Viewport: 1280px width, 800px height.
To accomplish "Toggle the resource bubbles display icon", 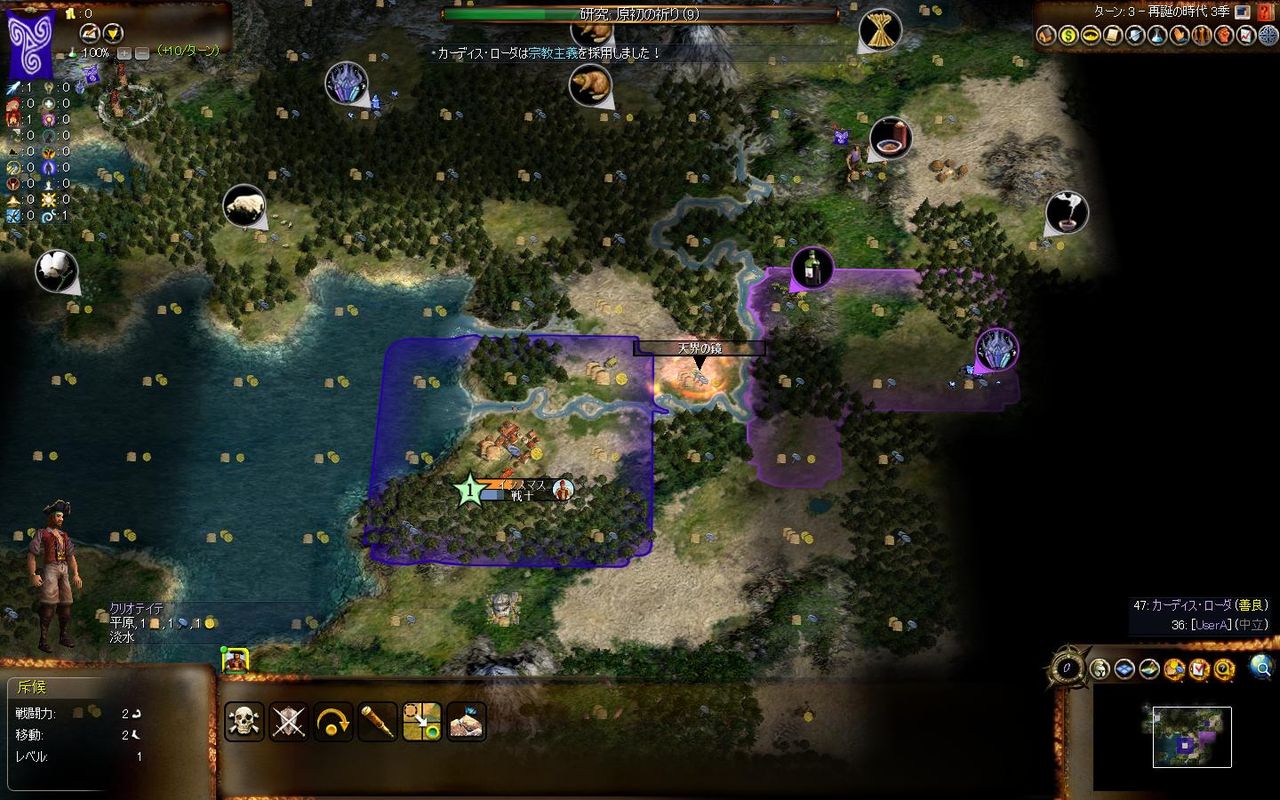I will 1173,669.
